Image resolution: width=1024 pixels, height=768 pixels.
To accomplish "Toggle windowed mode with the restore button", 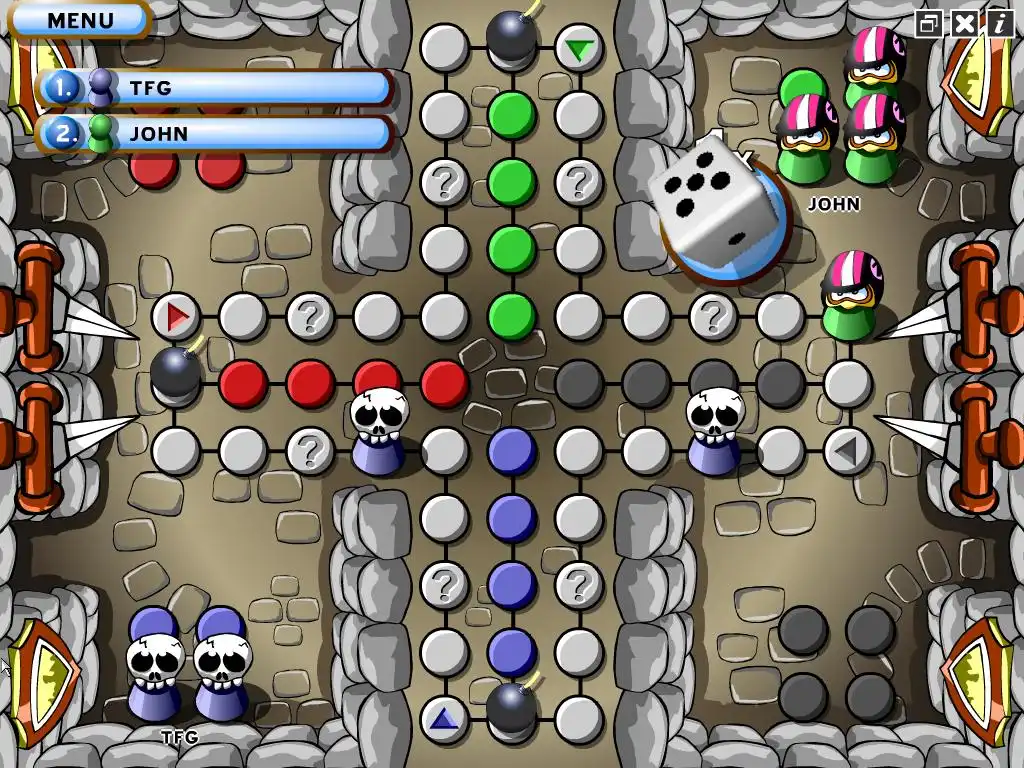I will point(930,24).
